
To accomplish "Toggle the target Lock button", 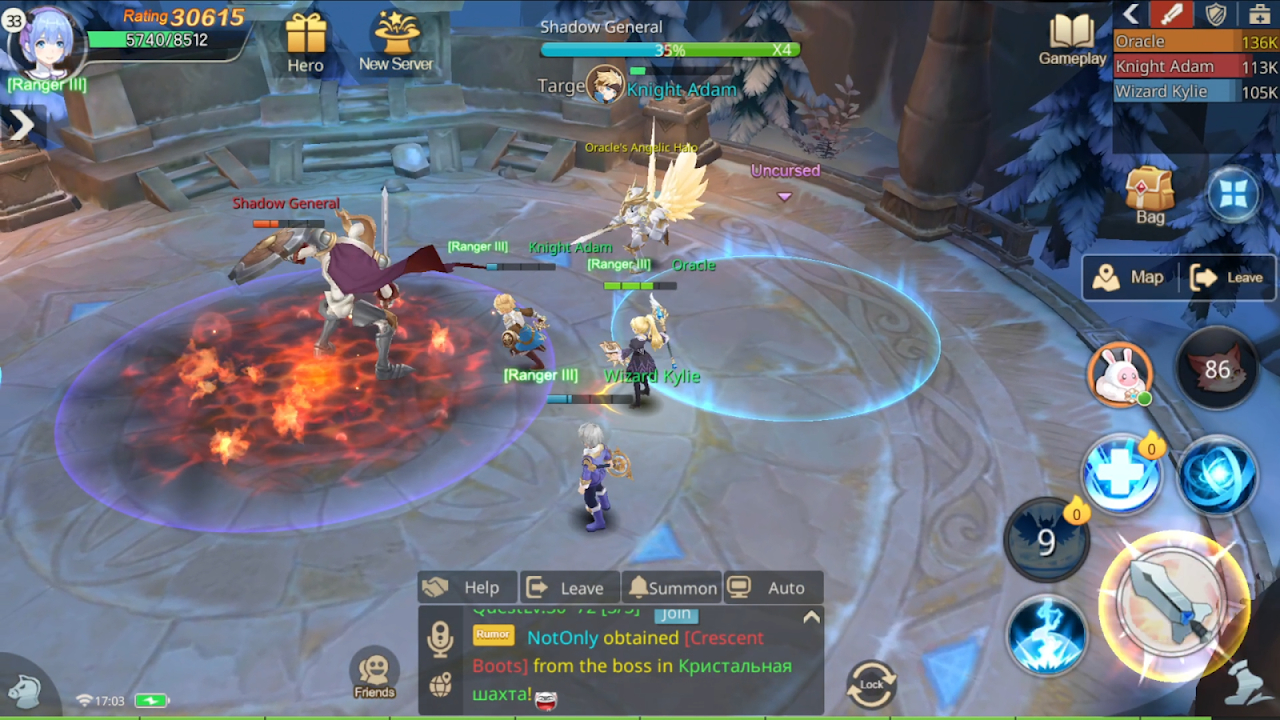I will point(871,683).
